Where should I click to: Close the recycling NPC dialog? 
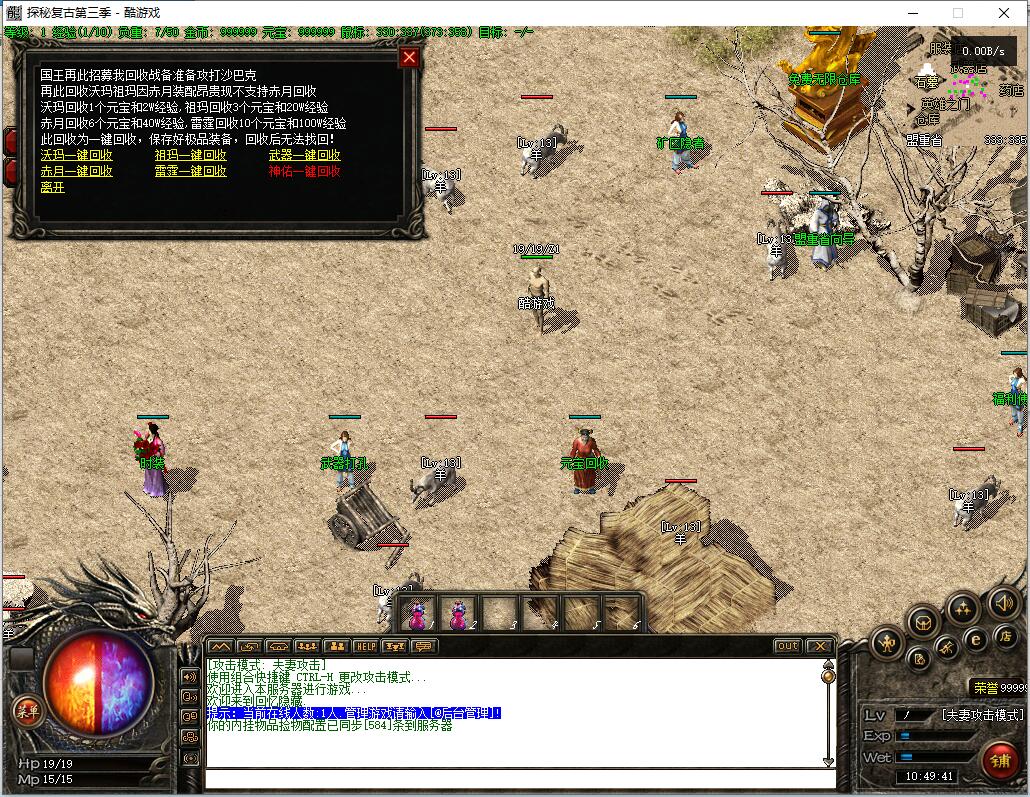coord(409,57)
